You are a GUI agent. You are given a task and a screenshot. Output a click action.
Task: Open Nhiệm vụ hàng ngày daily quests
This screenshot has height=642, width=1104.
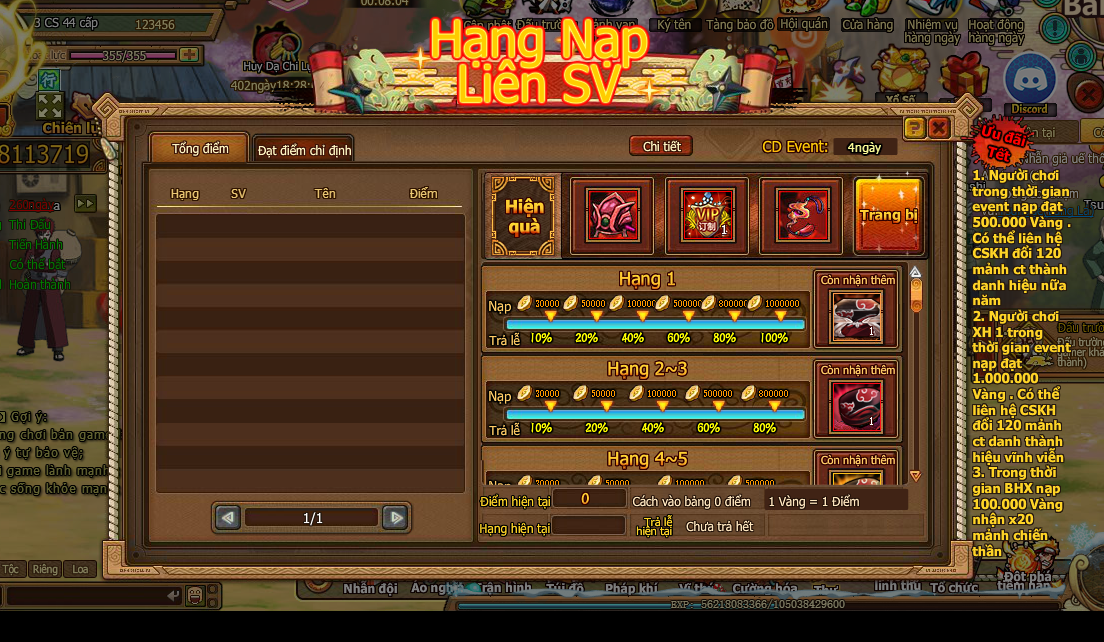(931, 30)
